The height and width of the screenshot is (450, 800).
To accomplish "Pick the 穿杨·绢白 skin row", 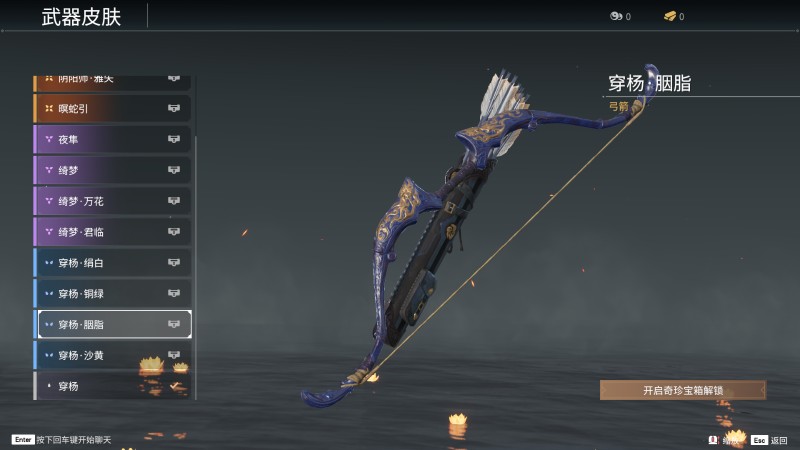I will [113, 263].
